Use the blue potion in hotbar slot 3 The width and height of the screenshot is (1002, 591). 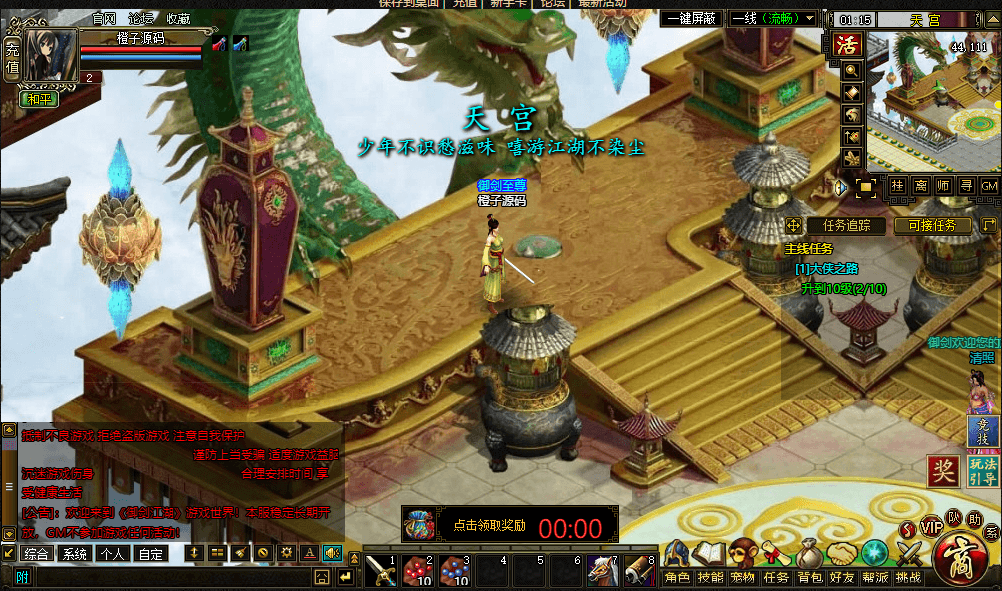(x=452, y=570)
